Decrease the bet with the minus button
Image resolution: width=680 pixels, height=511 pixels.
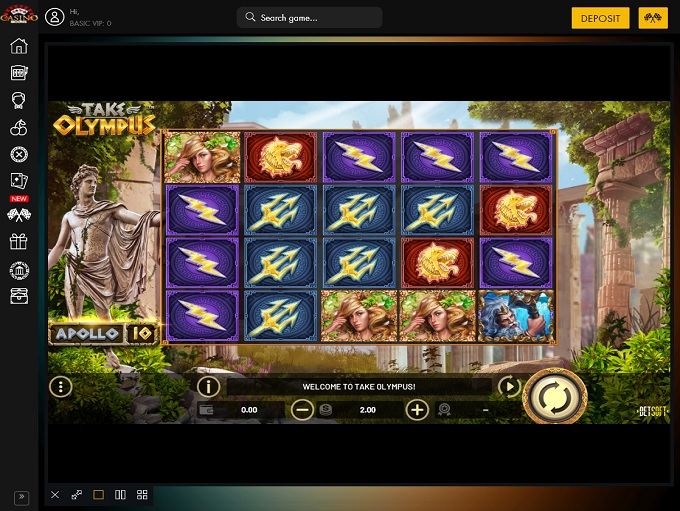pyautogui.click(x=302, y=409)
